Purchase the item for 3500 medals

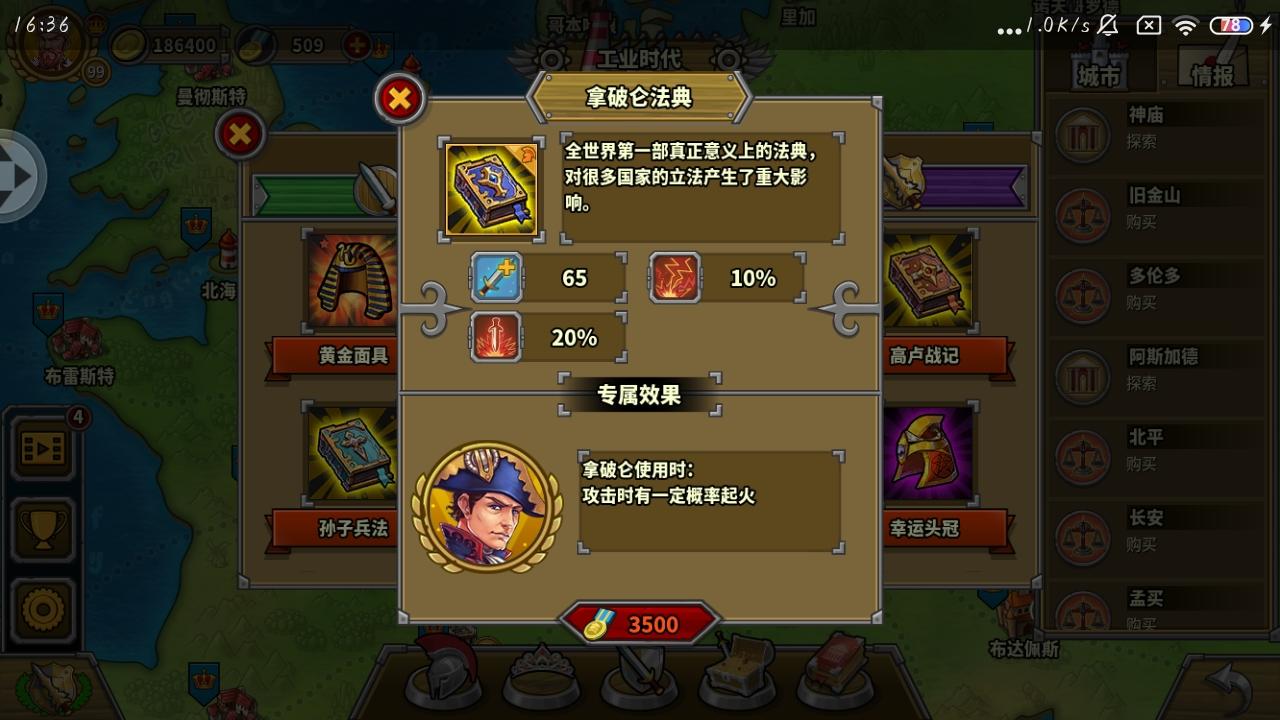click(x=638, y=624)
